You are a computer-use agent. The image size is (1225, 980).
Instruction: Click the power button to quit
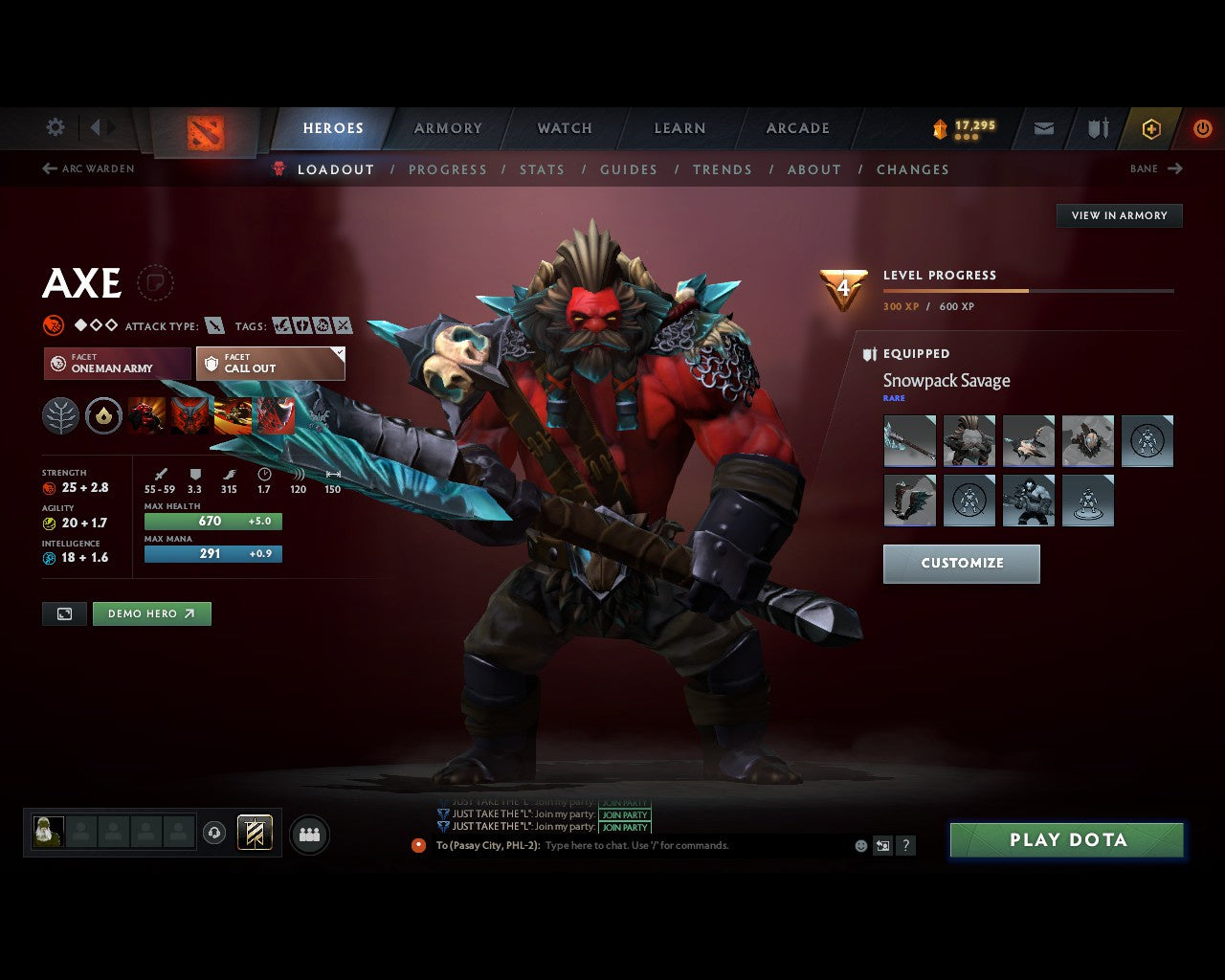click(1203, 128)
